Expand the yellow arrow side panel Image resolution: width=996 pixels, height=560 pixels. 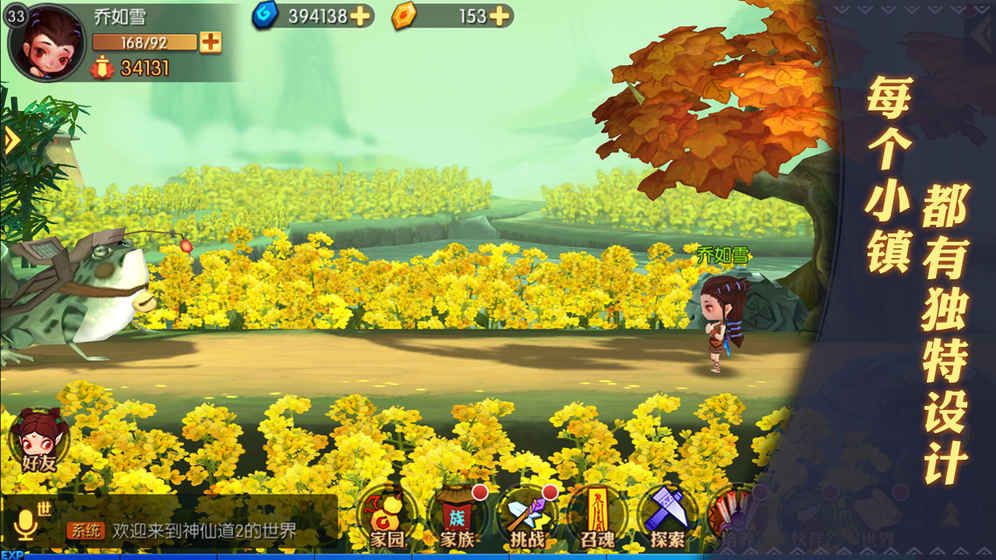[11, 141]
